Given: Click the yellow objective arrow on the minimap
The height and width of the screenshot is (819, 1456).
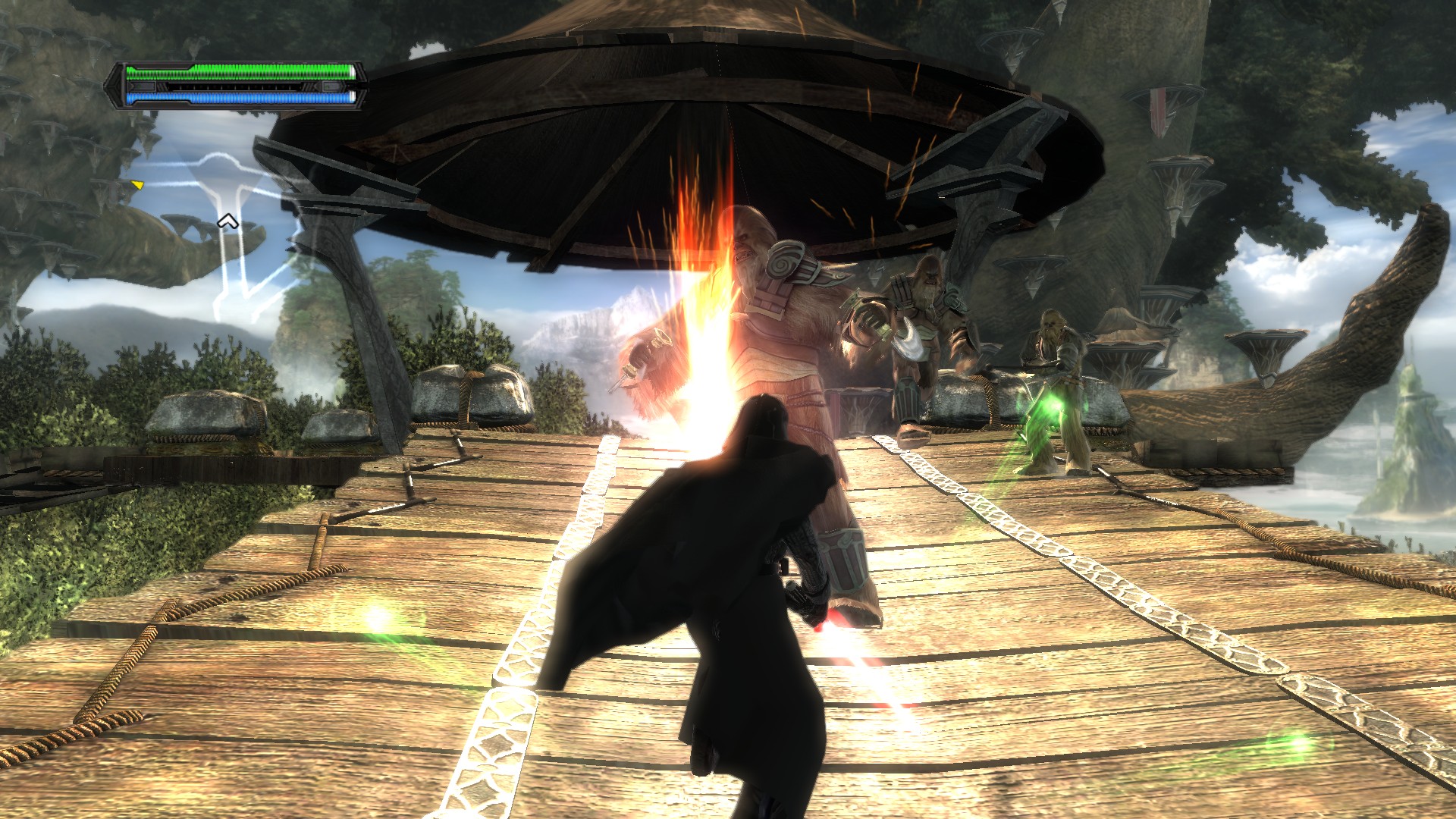Looking at the screenshot, I should pos(137,184).
